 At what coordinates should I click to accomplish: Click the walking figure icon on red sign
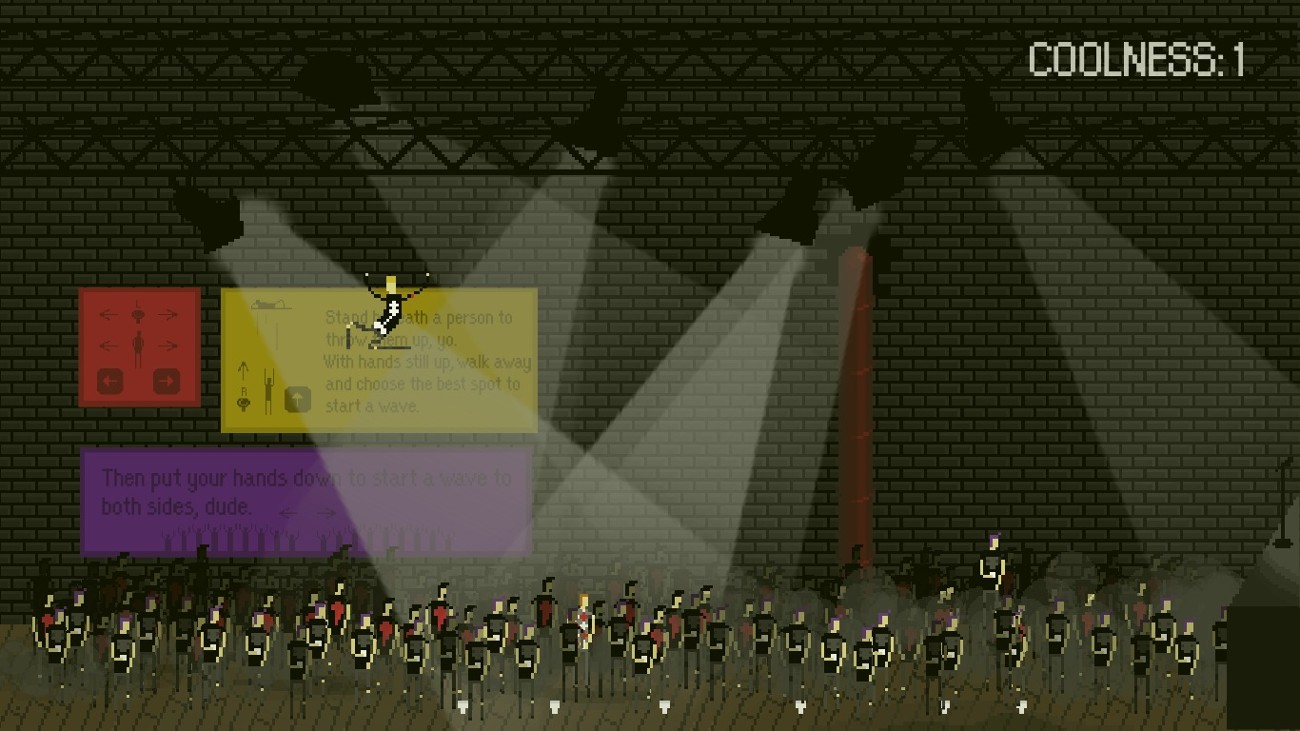tap(138, 346)
